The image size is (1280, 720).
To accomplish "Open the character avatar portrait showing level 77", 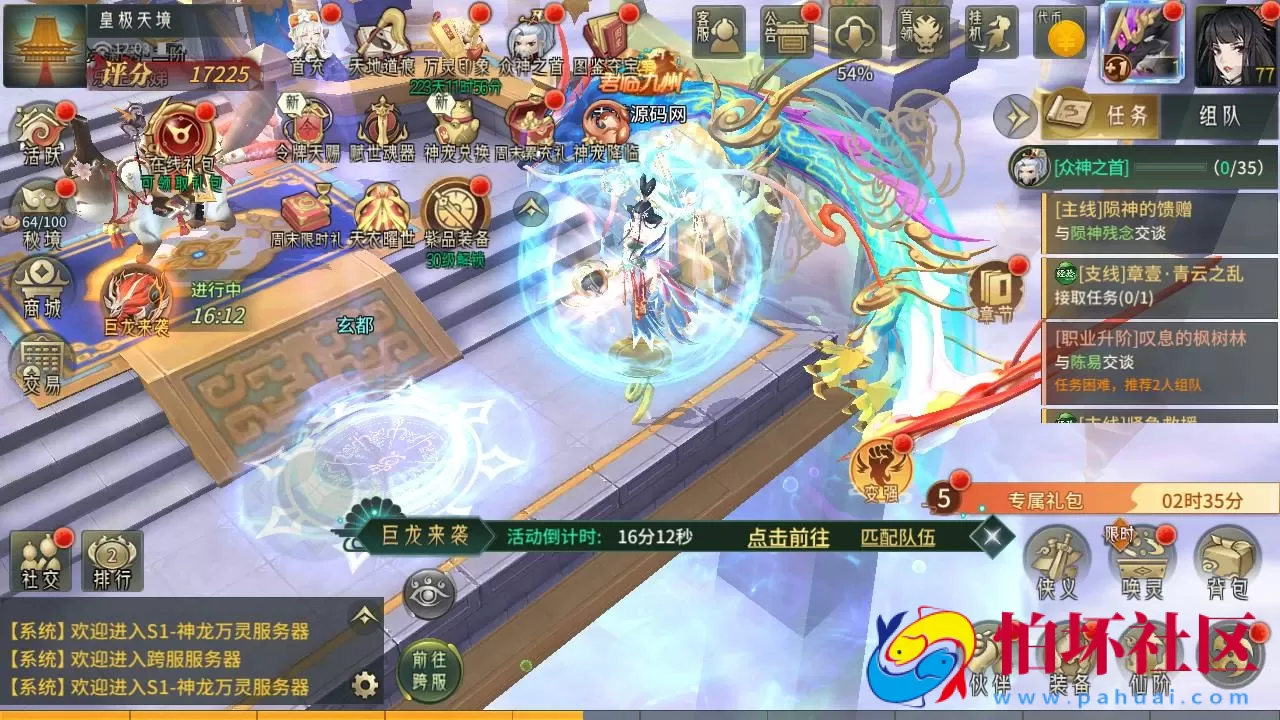I will [1234, 45].
